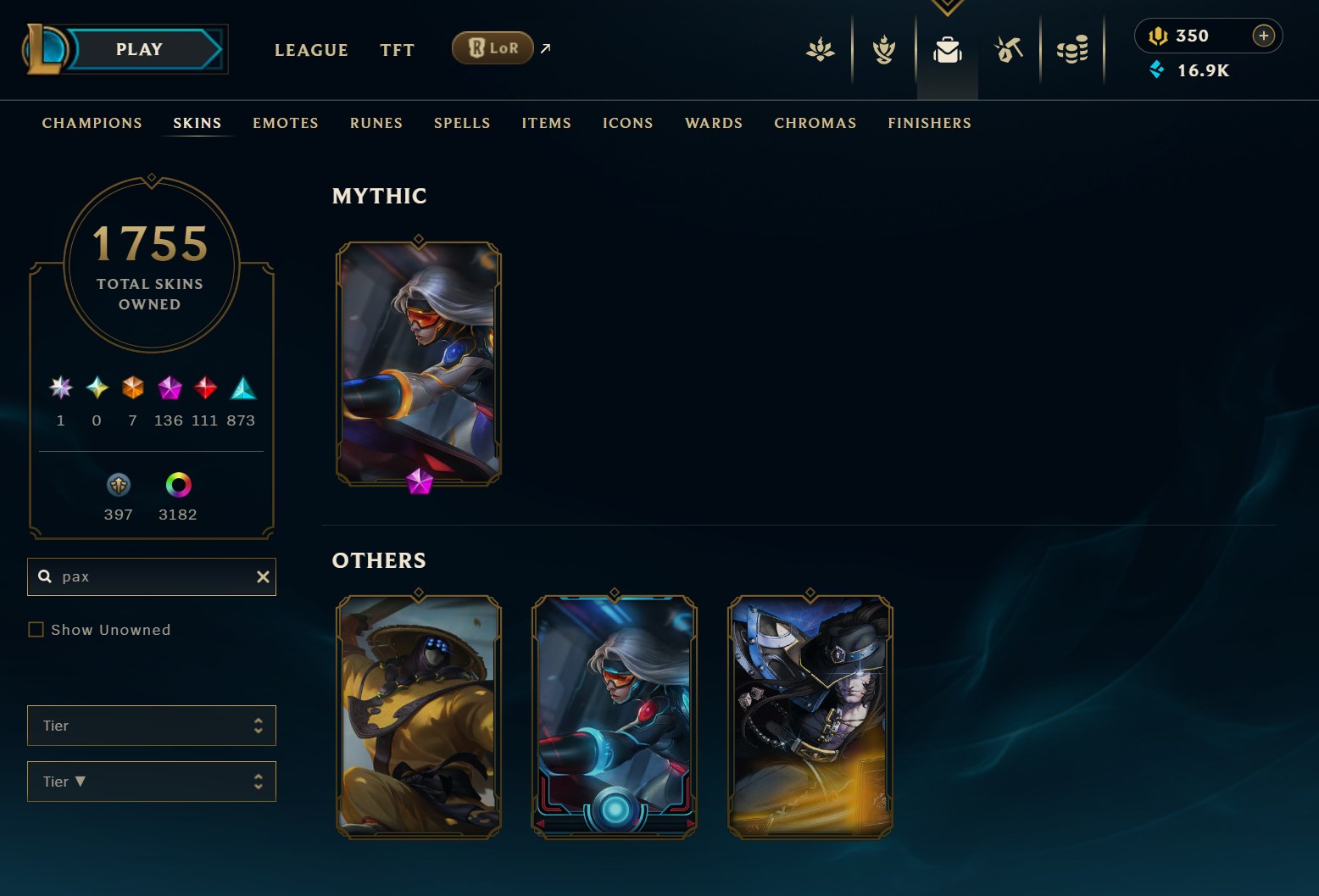Choose the yellow-robed skin card in Others
Image resolution: width=1319 pixels, height=896 pixels.
[x=419, y=716]
